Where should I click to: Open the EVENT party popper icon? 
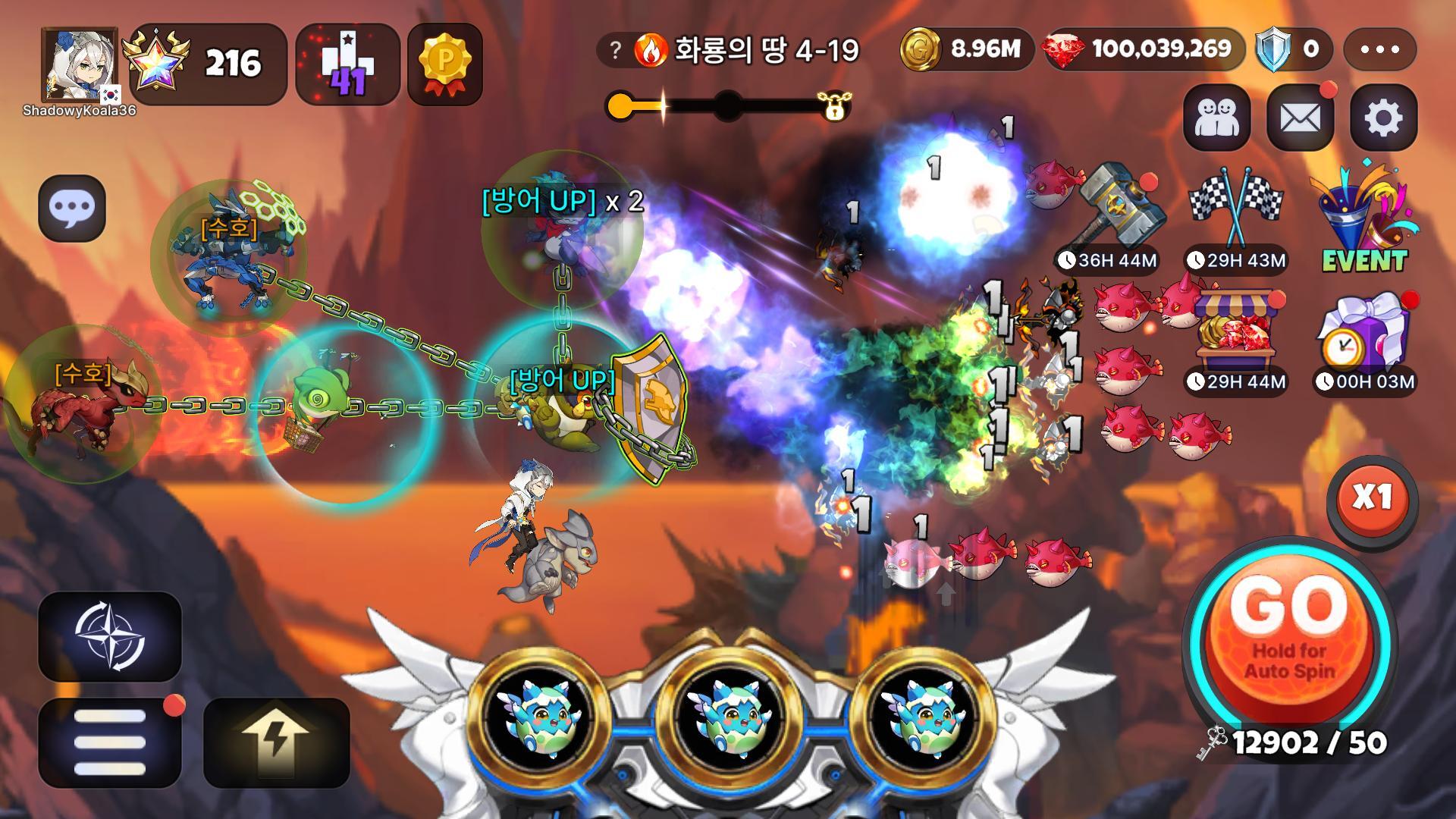(x=1364, y=216)
